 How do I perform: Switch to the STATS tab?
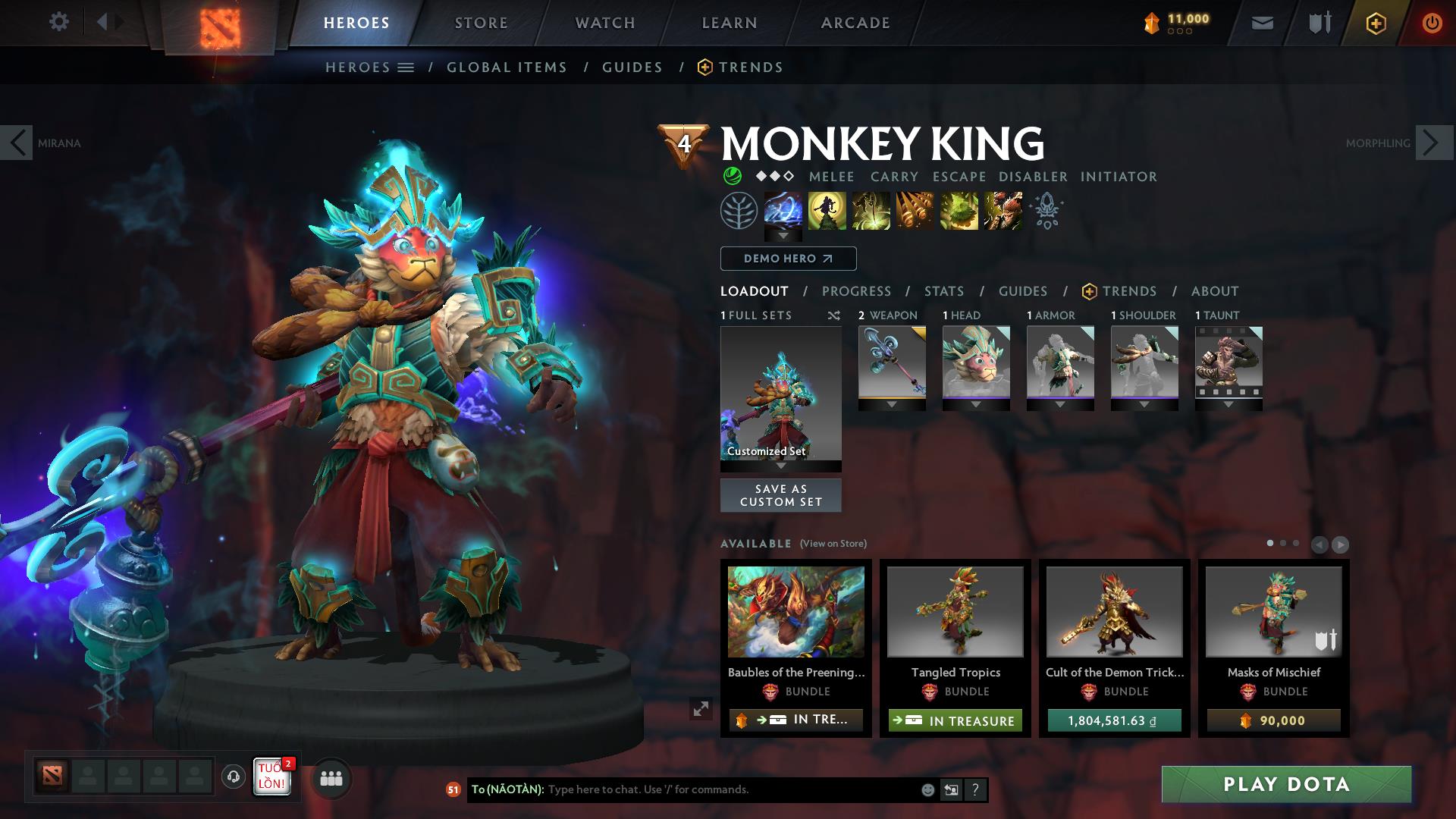943,291
